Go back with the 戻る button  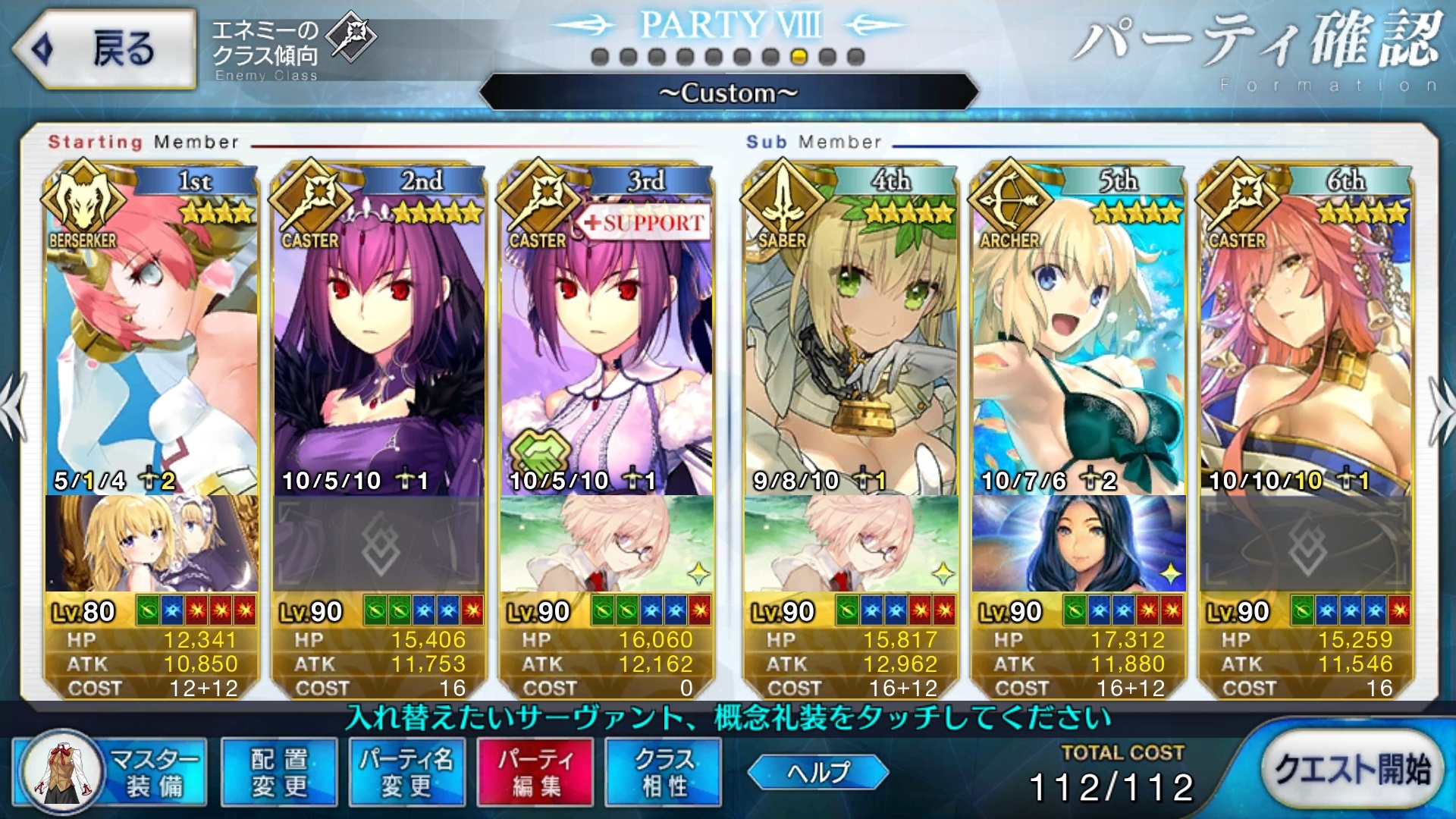[105, 49]
